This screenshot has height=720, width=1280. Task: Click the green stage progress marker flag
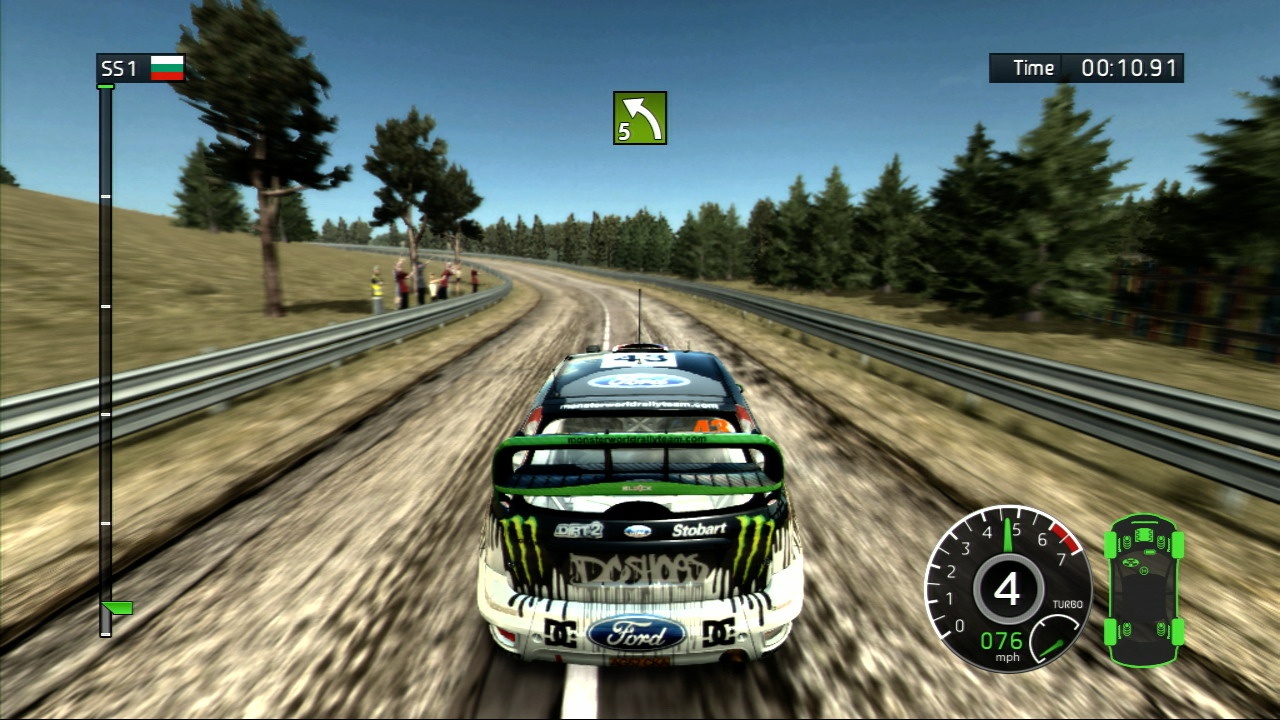pos(118,607)
